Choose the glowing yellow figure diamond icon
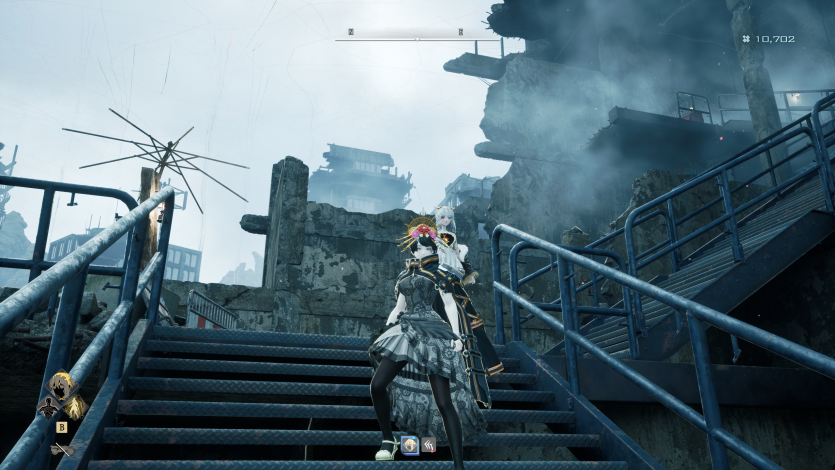The height and width of the screenshot is (470, 835). click(72, 407)
